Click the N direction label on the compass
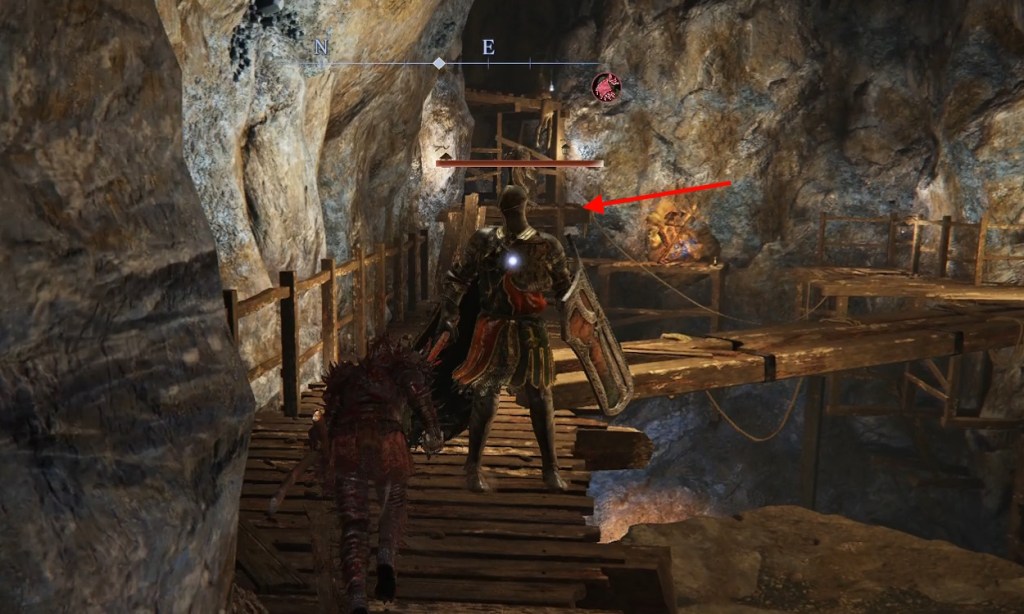The image size is (1024, 614). click(x=321, y=47)
